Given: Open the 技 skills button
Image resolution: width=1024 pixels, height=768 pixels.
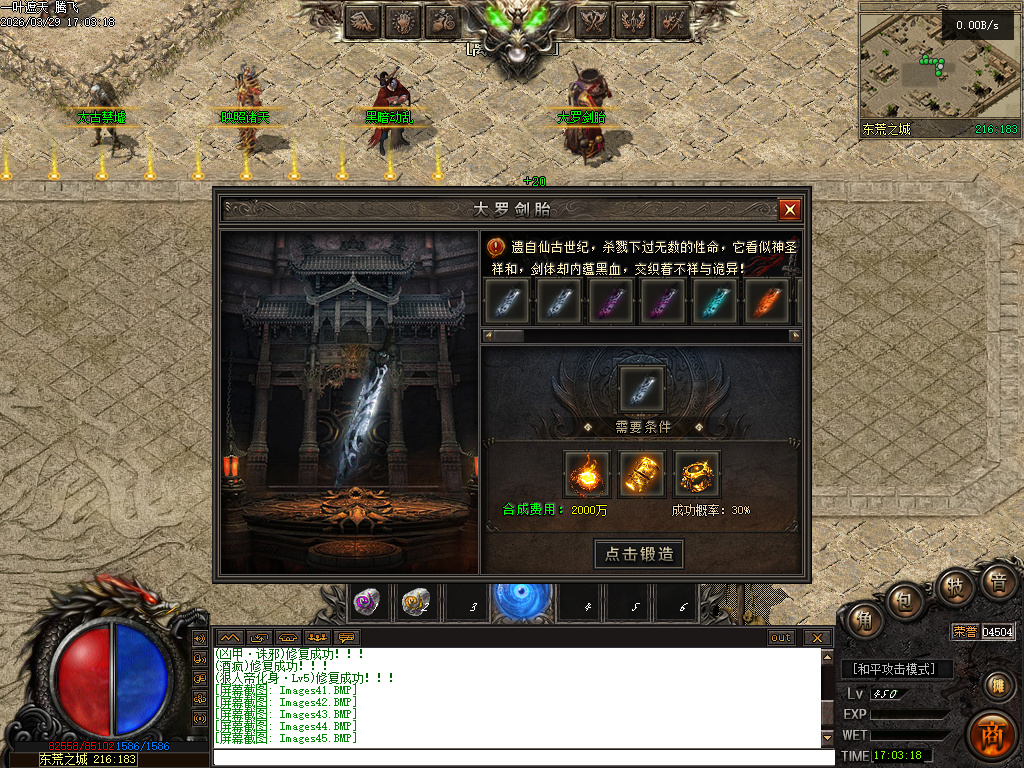Looking at the screenshot, I should [955, 586].
